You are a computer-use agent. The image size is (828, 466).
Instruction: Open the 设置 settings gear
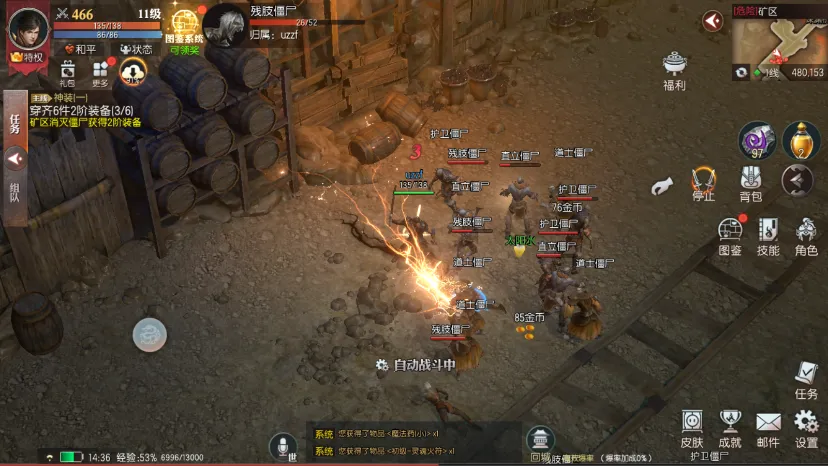(806, 427)
